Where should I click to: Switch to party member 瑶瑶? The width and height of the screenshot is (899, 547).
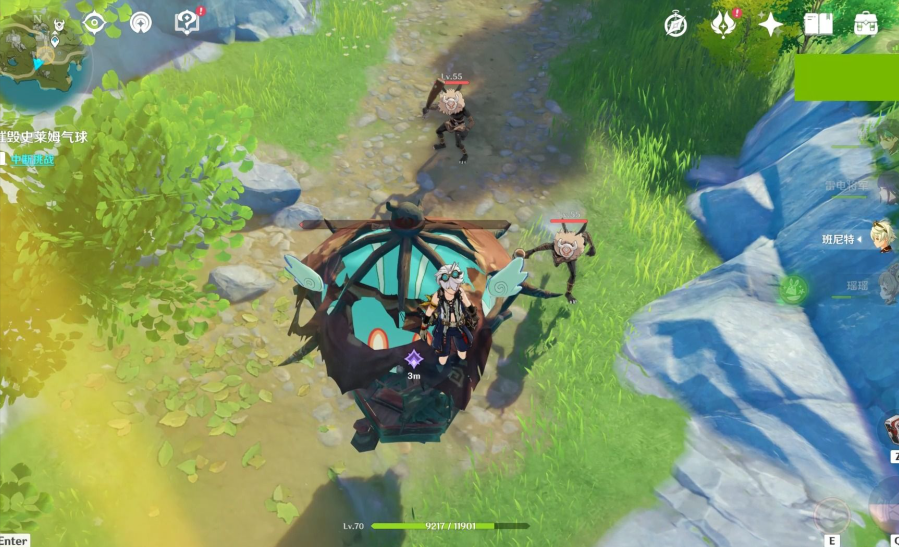(x=858, y=287)
